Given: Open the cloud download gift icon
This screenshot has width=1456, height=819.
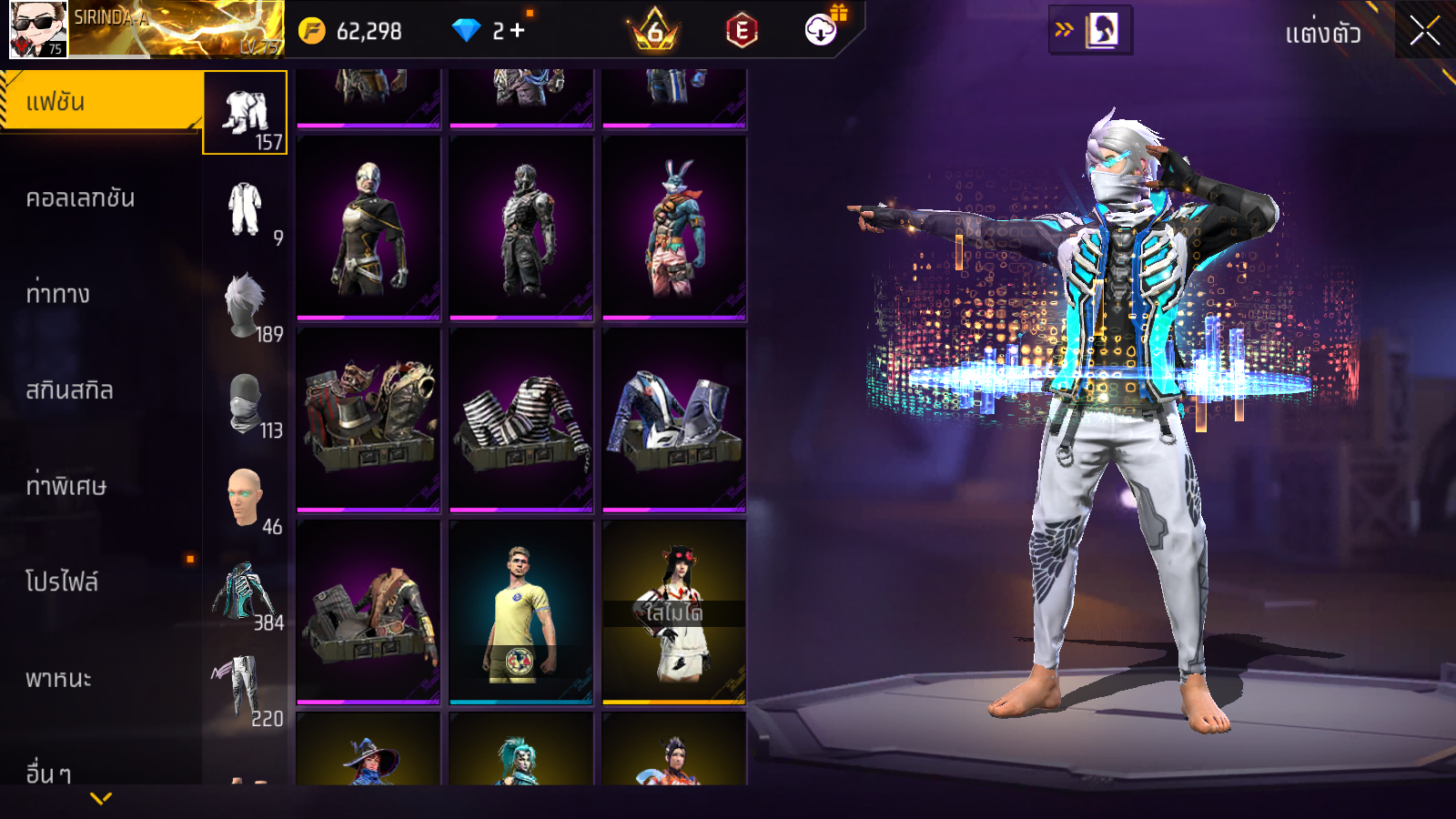Looking at the screenshot, I should click(822, 30).
